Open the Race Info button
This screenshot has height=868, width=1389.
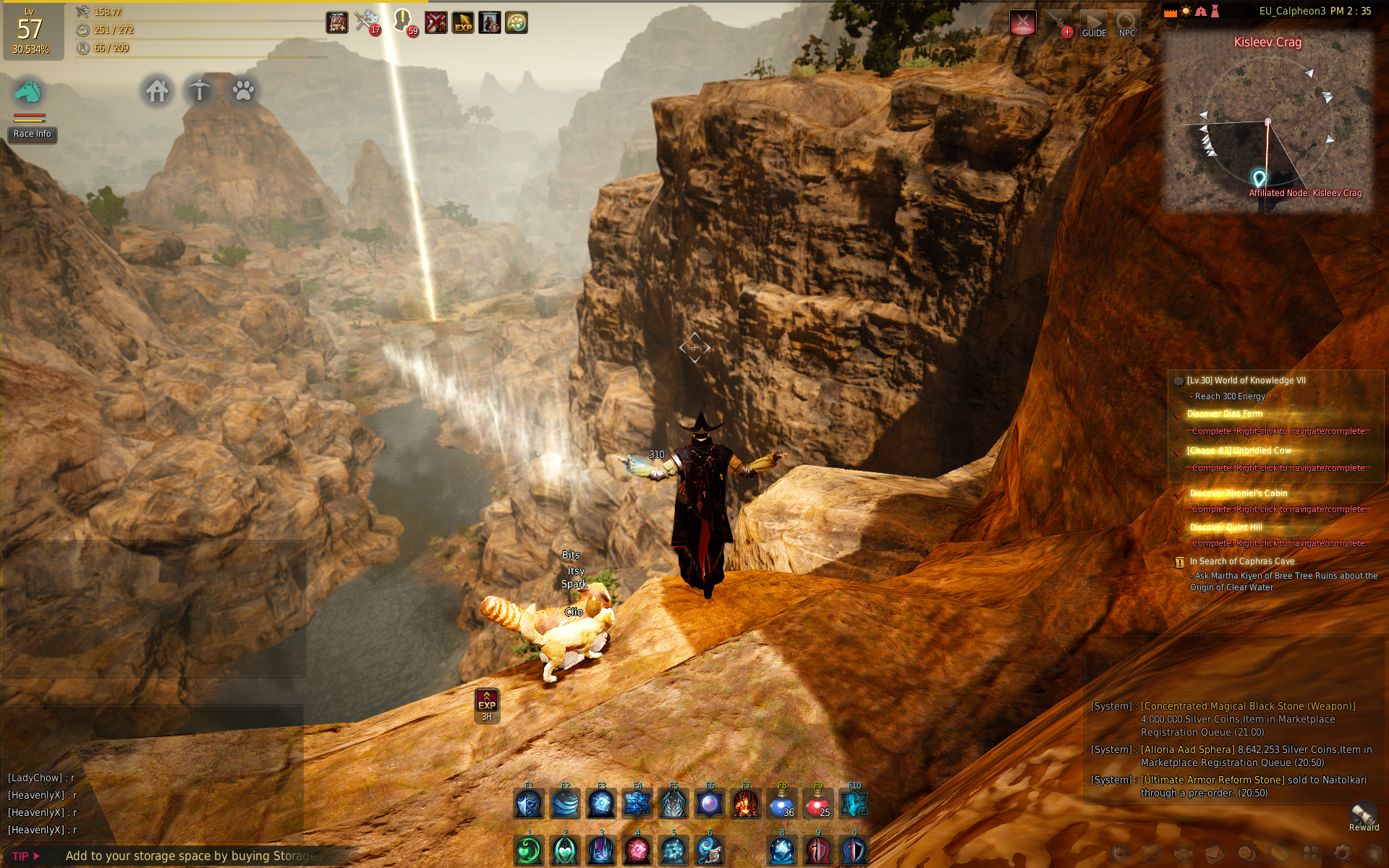(33, 135)
